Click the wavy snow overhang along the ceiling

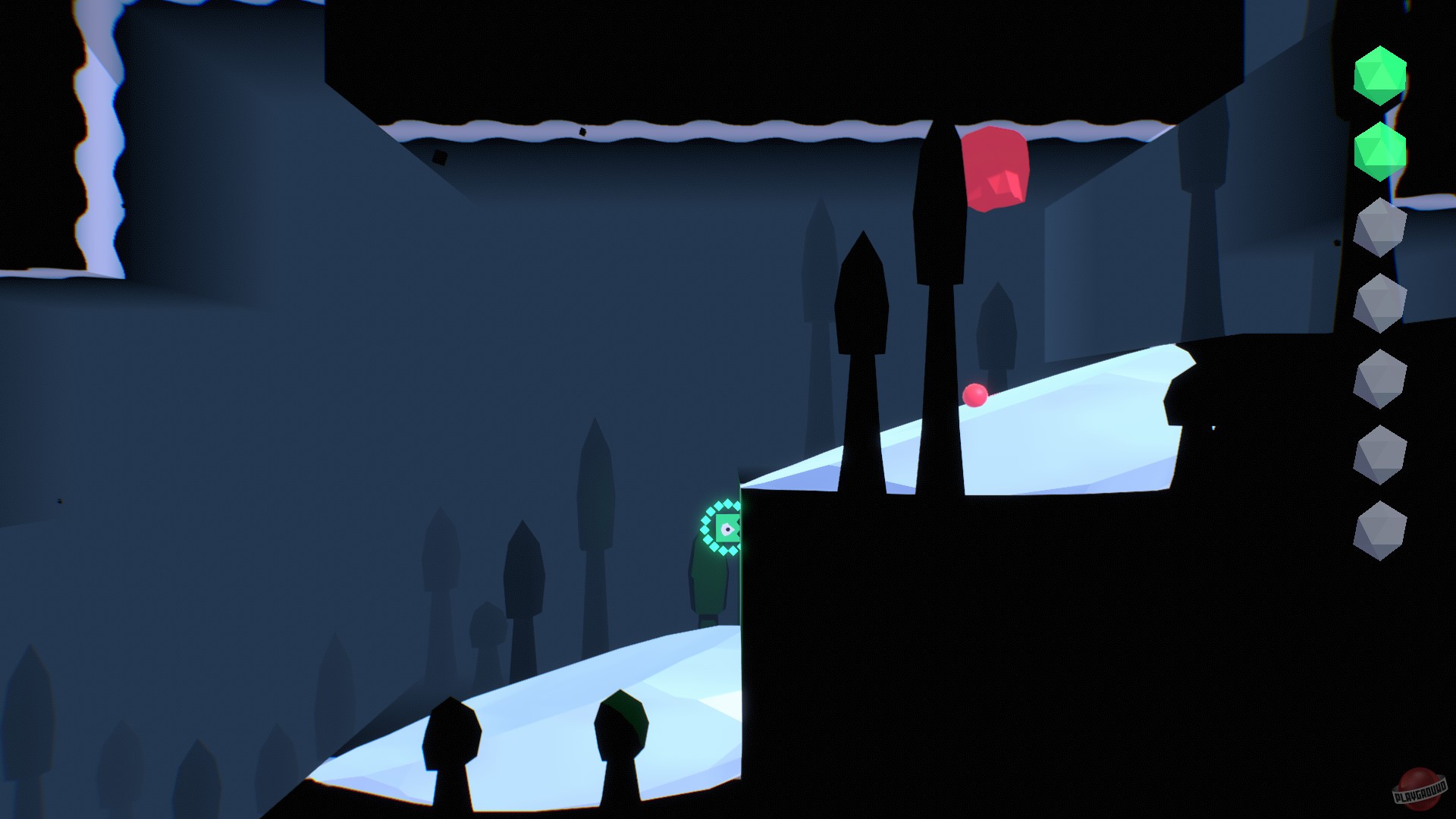coord(682,129)
